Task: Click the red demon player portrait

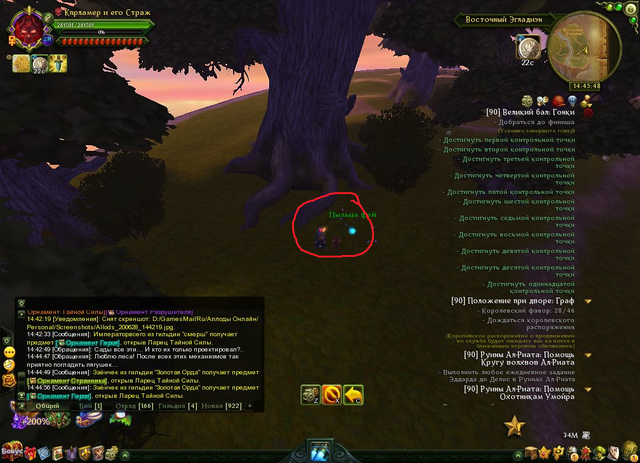Action: (26, 30)
